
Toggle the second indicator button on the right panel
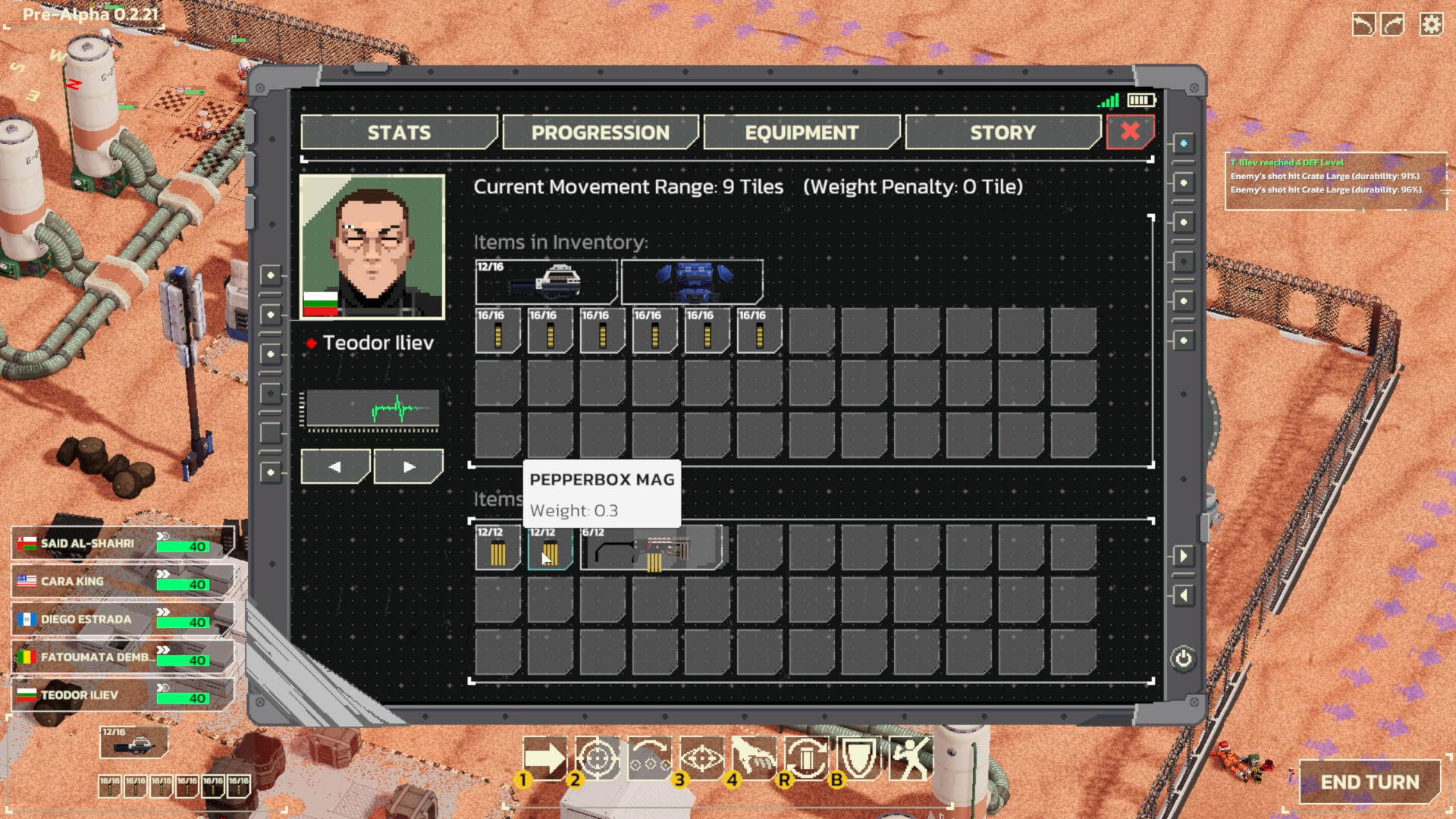(1183, 182)
